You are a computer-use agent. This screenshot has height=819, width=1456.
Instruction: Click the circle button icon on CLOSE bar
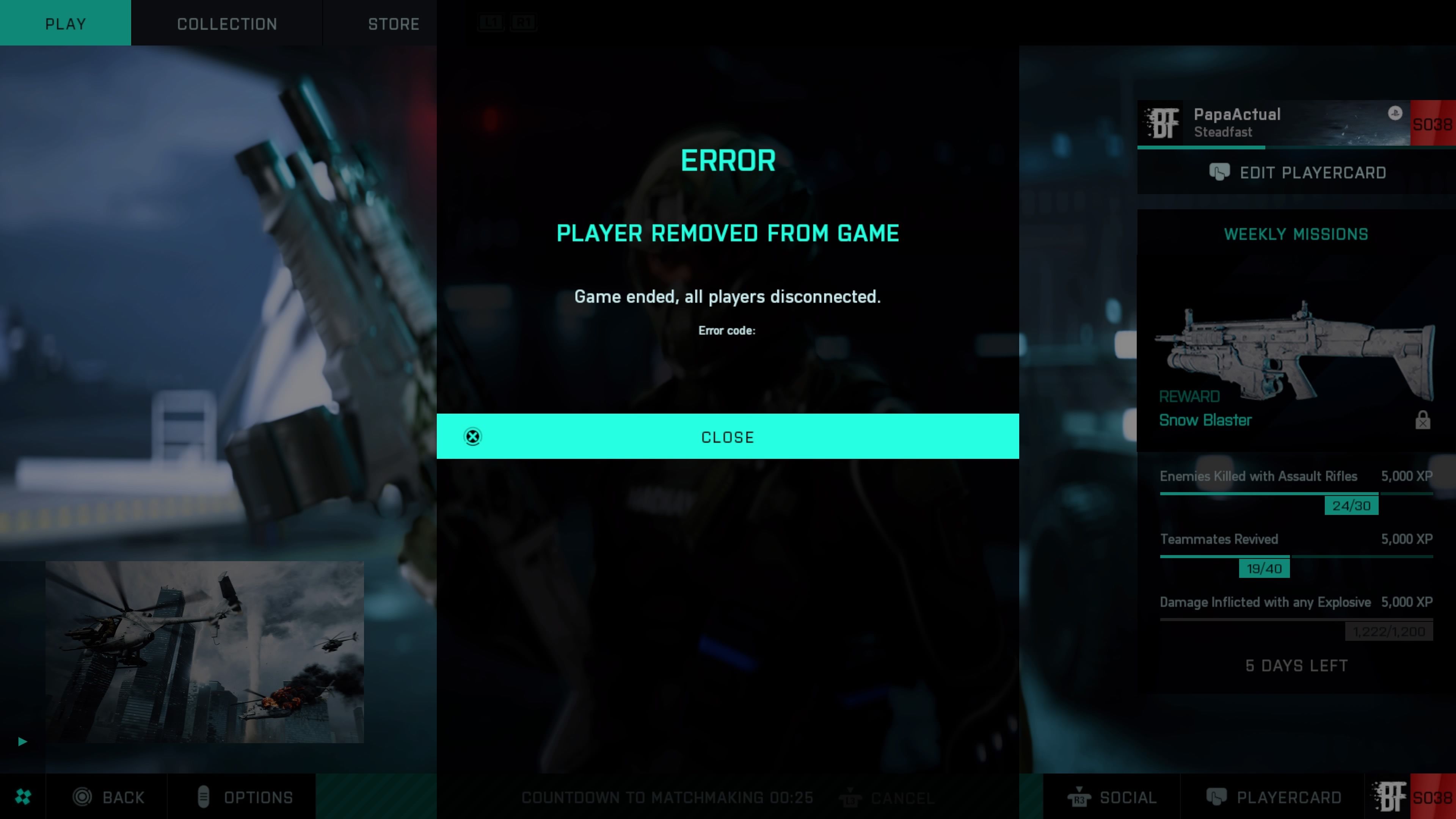point(472,436)
